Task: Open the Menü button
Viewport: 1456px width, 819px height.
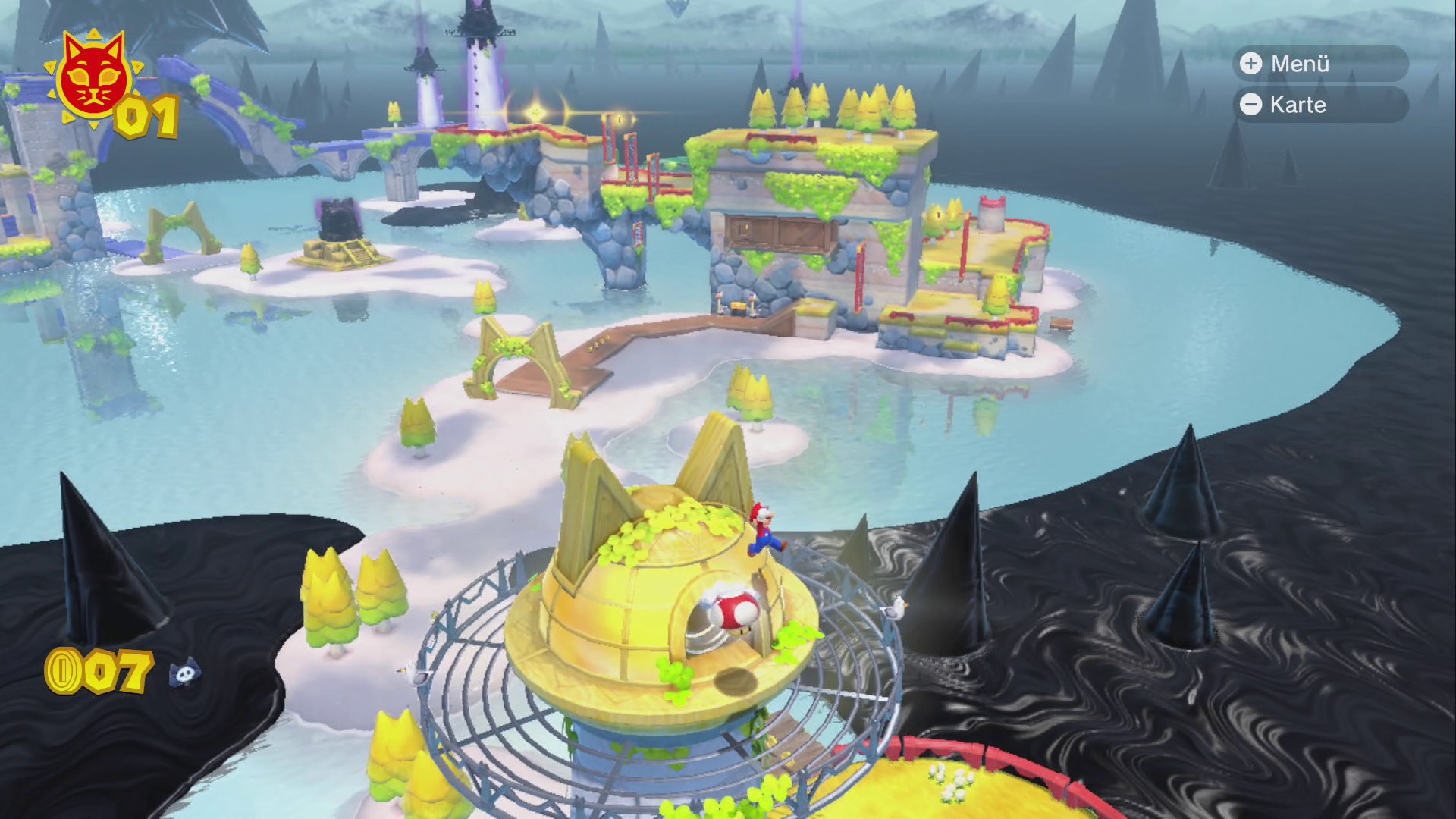Action: pyautogui.click(x=1319, y=64)
